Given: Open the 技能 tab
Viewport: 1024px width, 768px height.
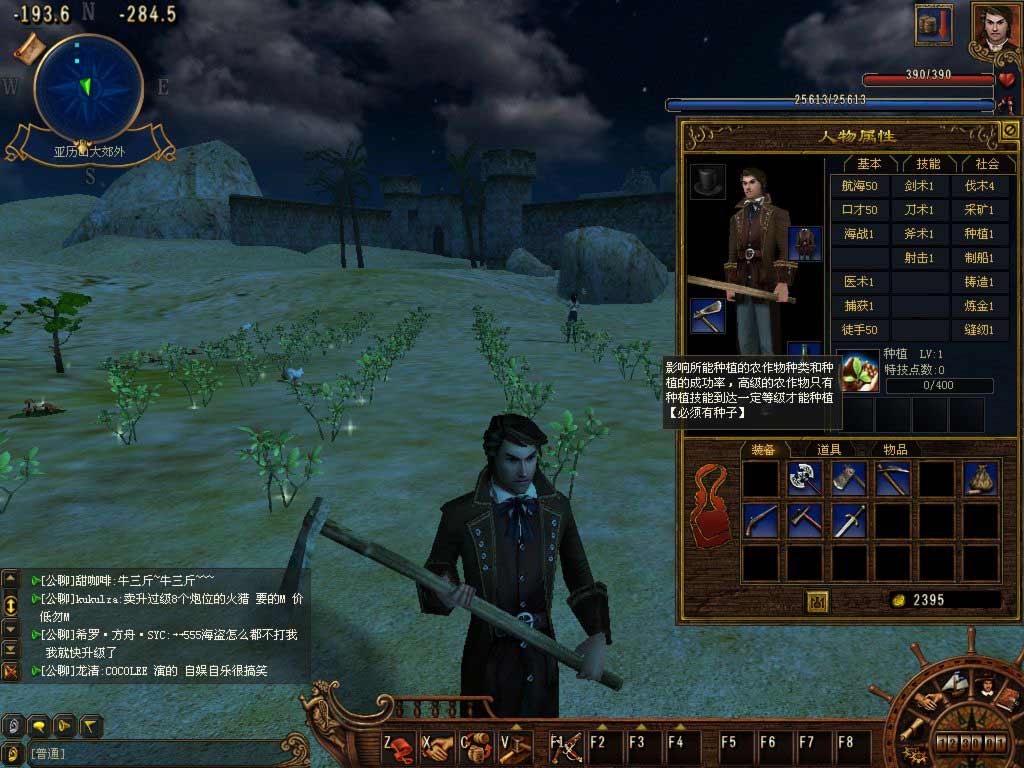Looking at the screenshot, I should 927,163.
